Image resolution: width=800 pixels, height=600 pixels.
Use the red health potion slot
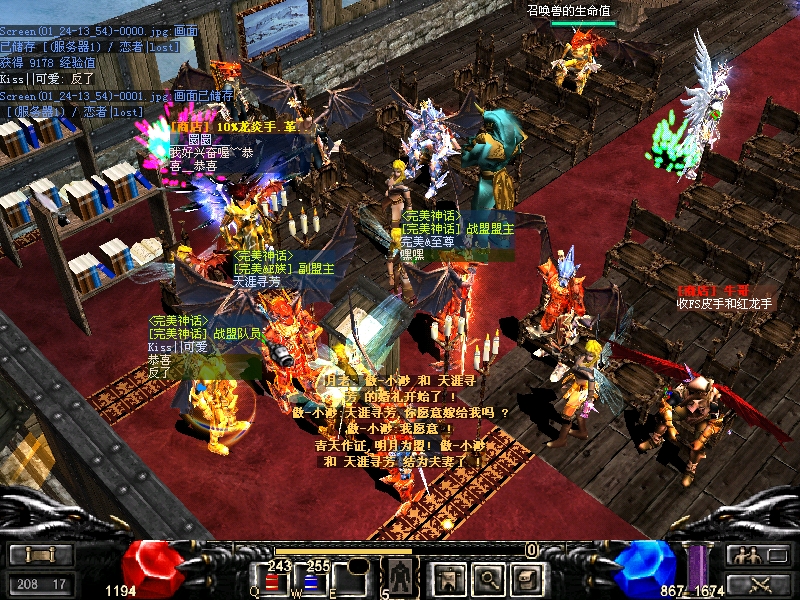274,580
